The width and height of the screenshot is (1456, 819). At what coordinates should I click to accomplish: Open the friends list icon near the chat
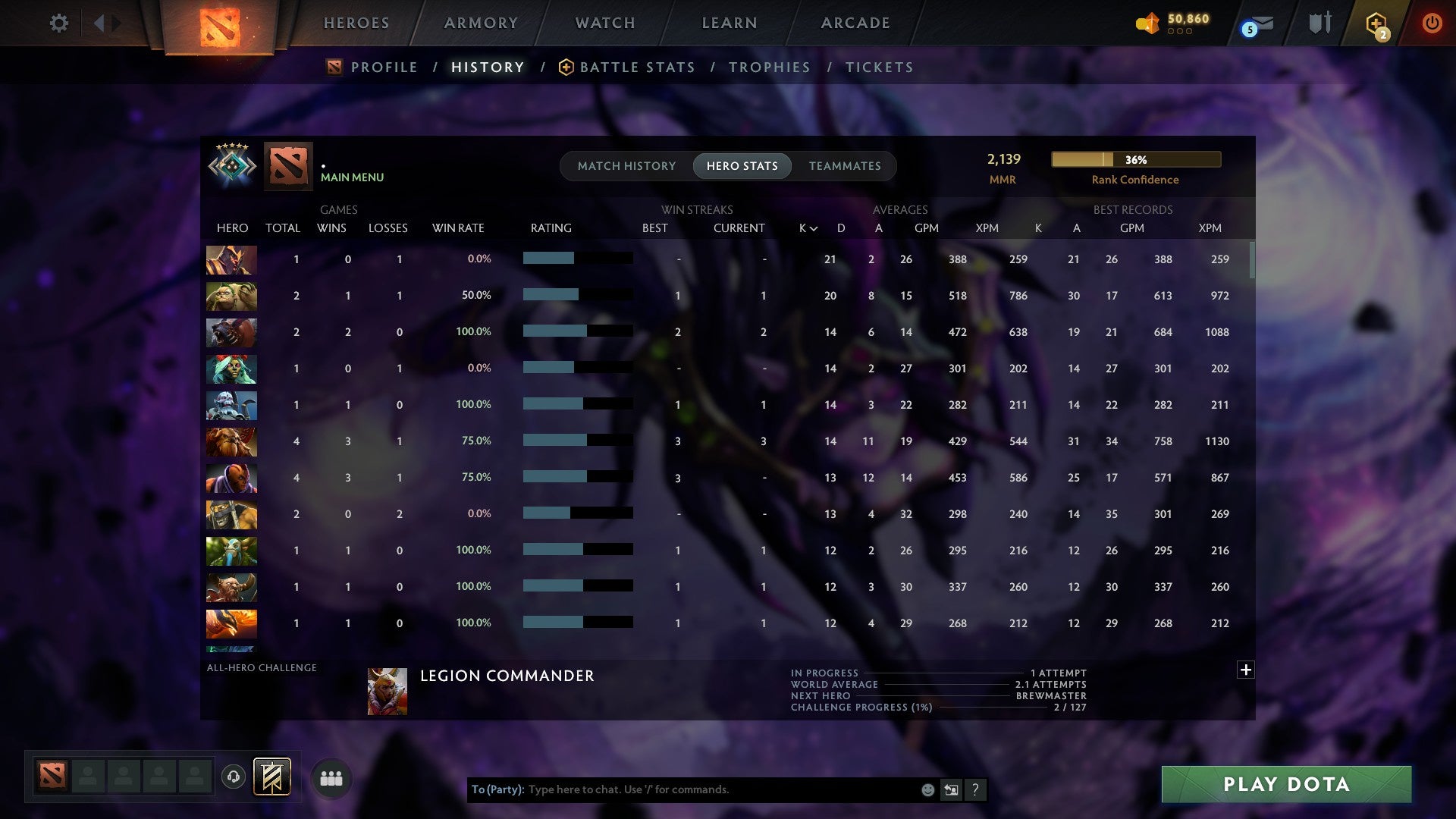coord(331,777)
